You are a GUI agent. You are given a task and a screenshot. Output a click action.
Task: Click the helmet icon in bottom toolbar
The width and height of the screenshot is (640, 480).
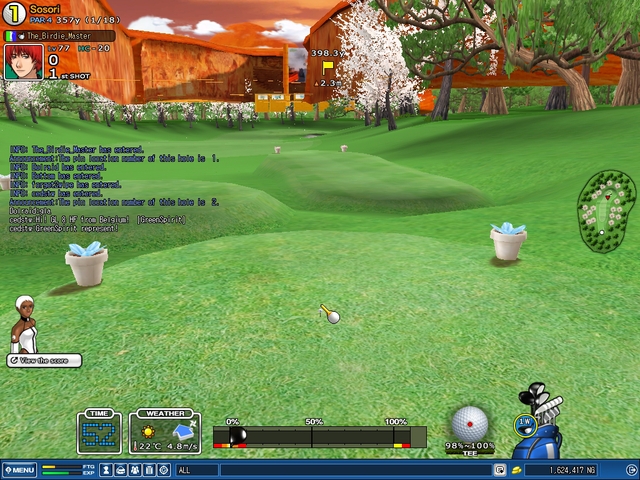point(120,470)
